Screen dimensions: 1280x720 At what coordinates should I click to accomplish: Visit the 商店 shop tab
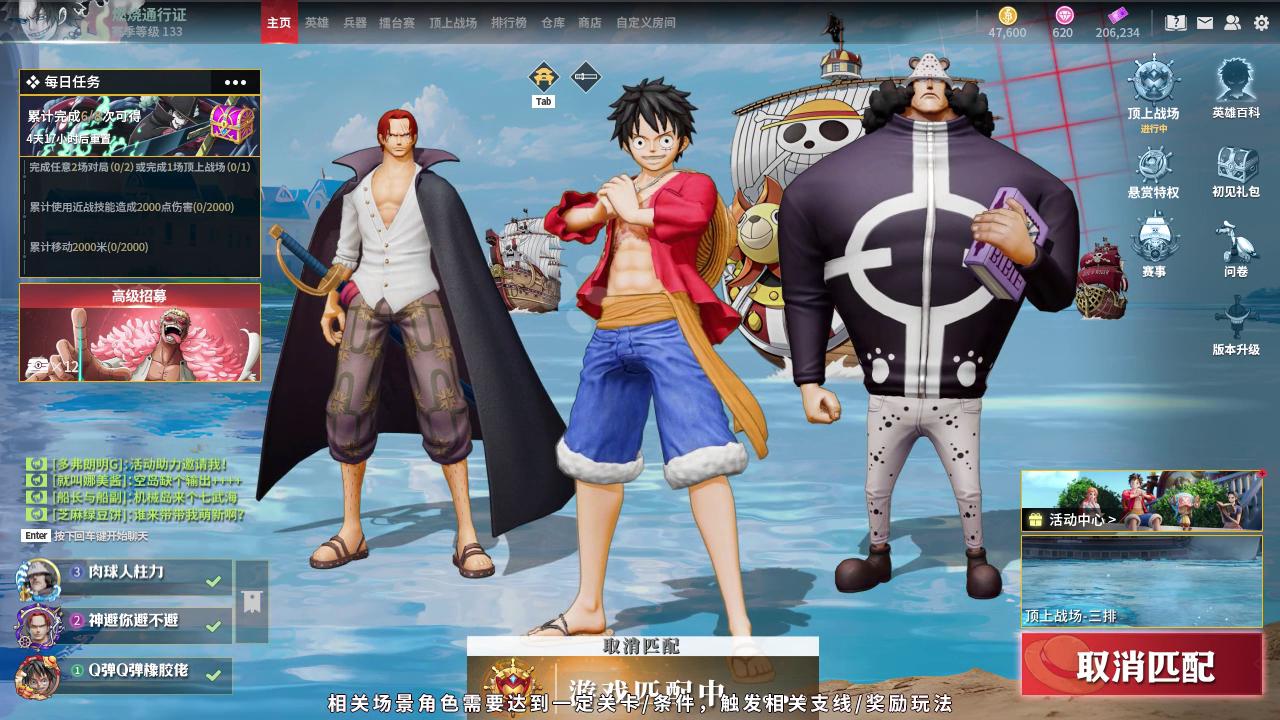[590, 22]
